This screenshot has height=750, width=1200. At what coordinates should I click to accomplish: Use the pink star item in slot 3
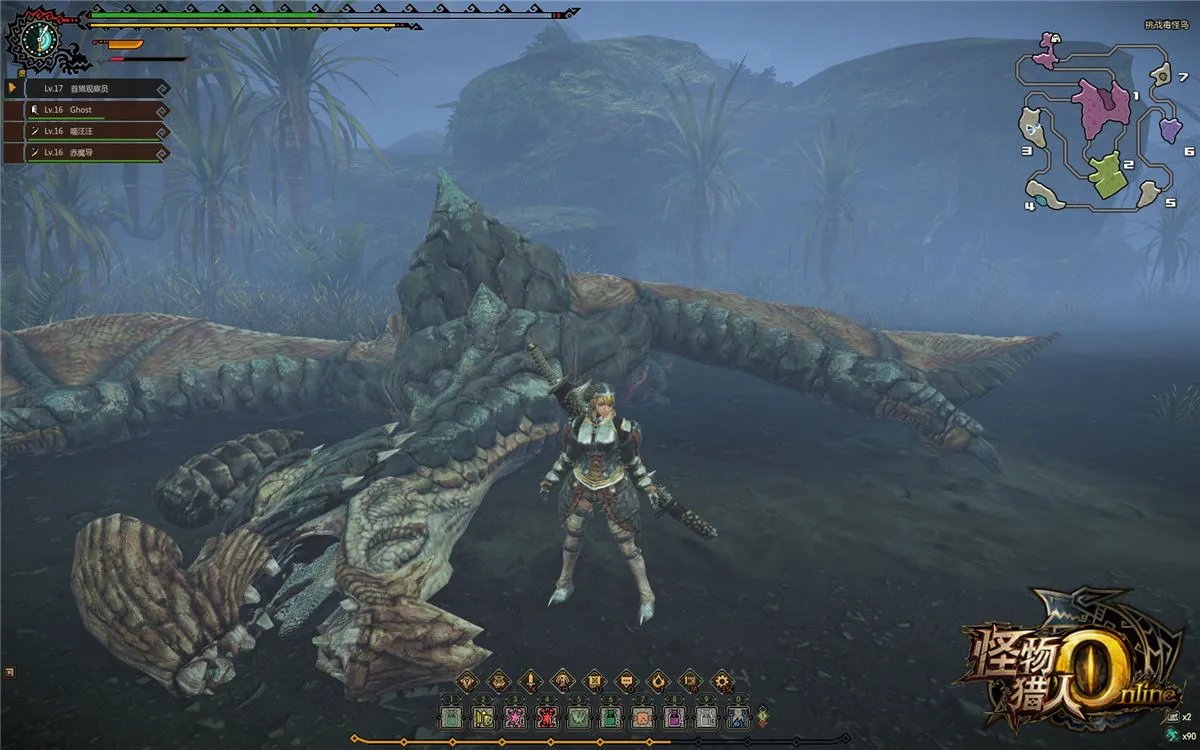click(515, 716)
